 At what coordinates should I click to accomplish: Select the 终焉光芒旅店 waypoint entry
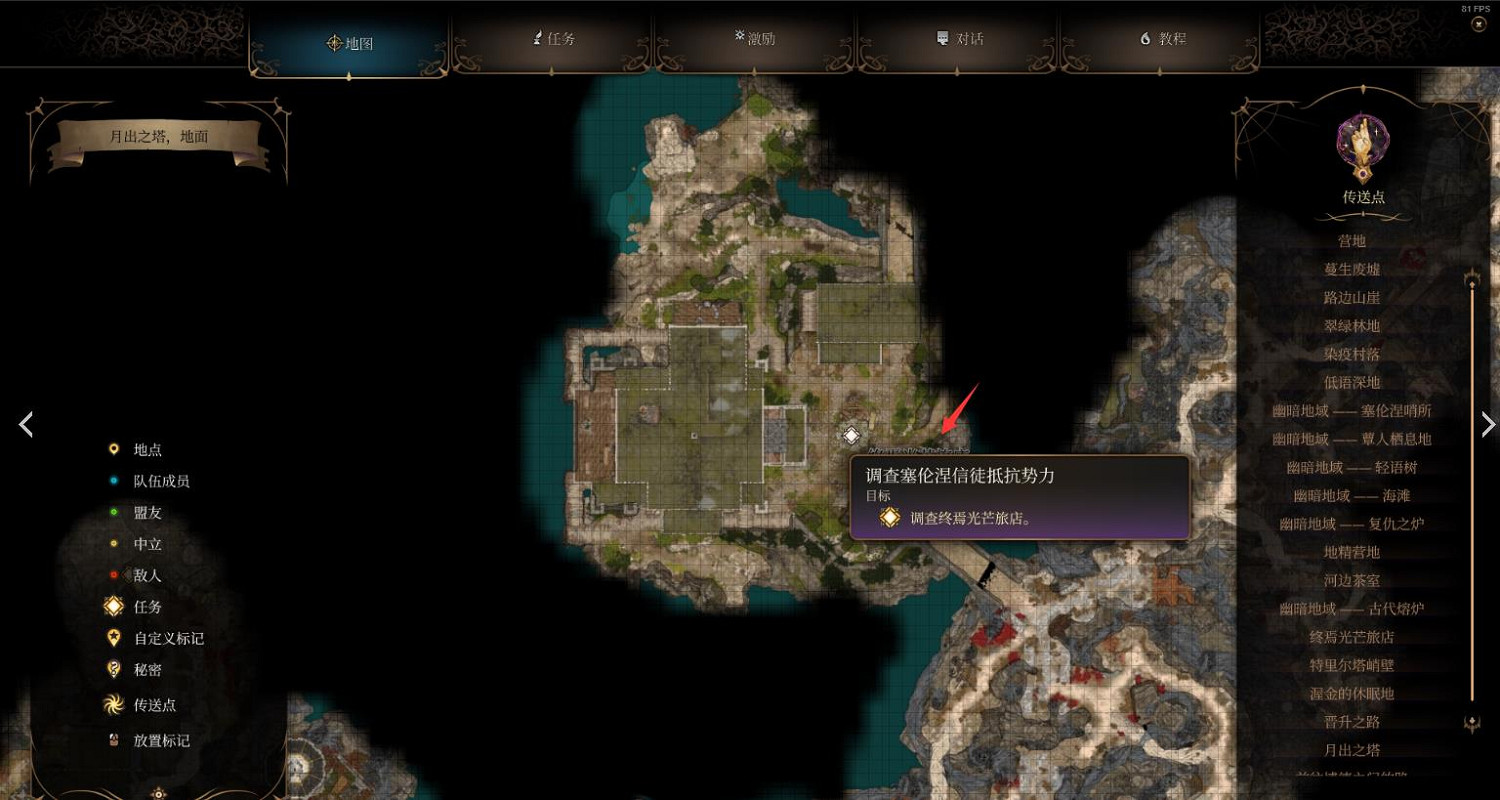point(1350,636)
